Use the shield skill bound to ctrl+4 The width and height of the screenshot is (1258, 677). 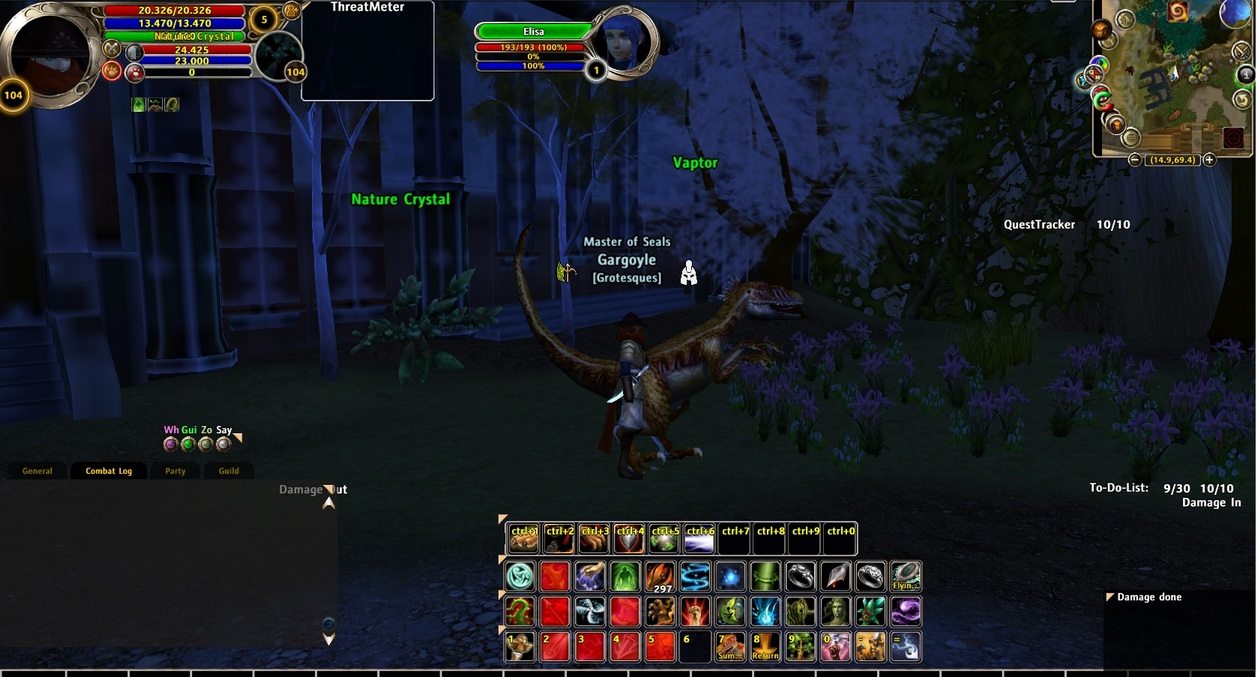tap(629, 540)
